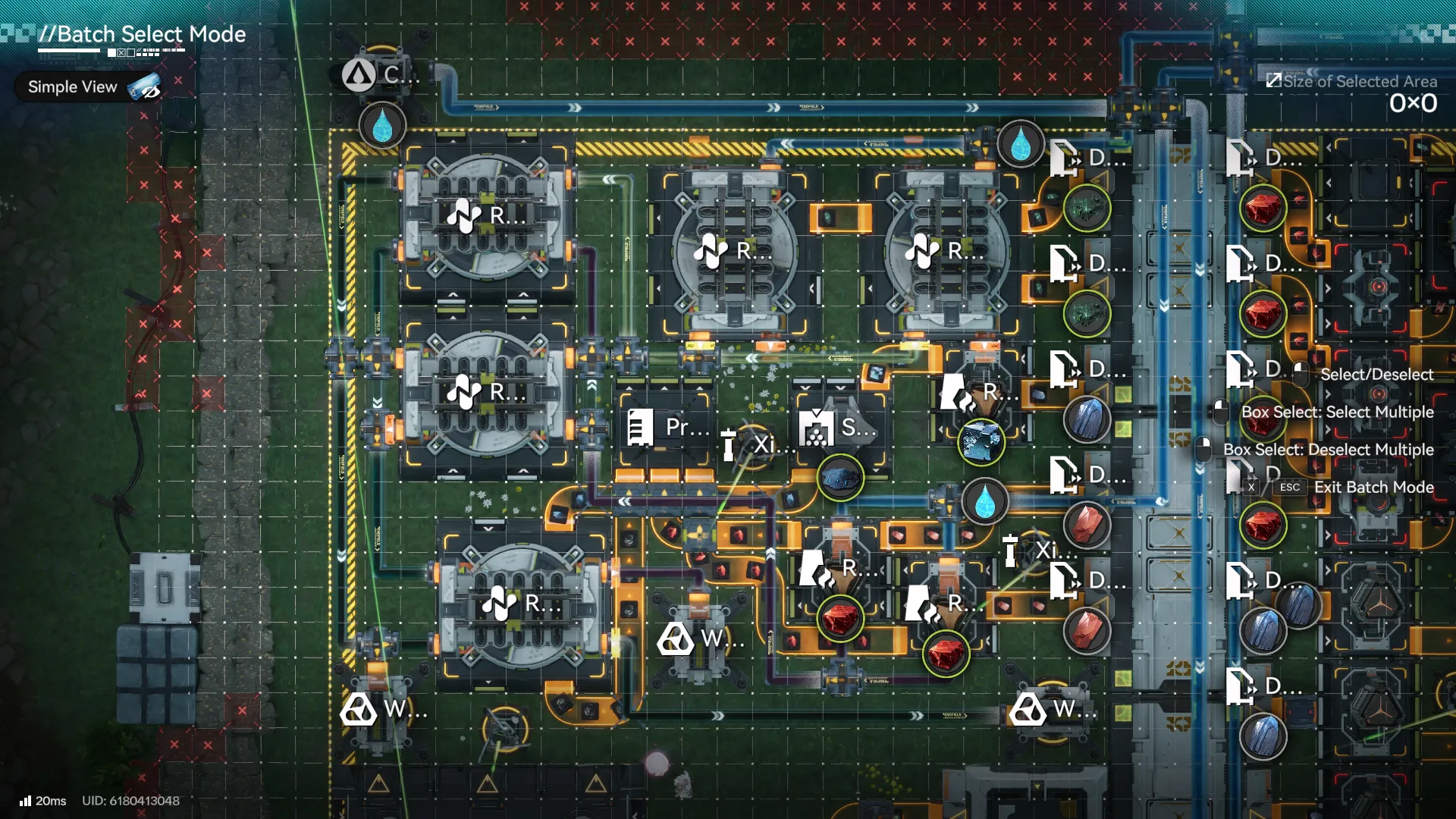The width and height of the screenshot is (1456, 819).
Task: Open the Processor "Pr..." building icon
Action: (x=642, y=428)
